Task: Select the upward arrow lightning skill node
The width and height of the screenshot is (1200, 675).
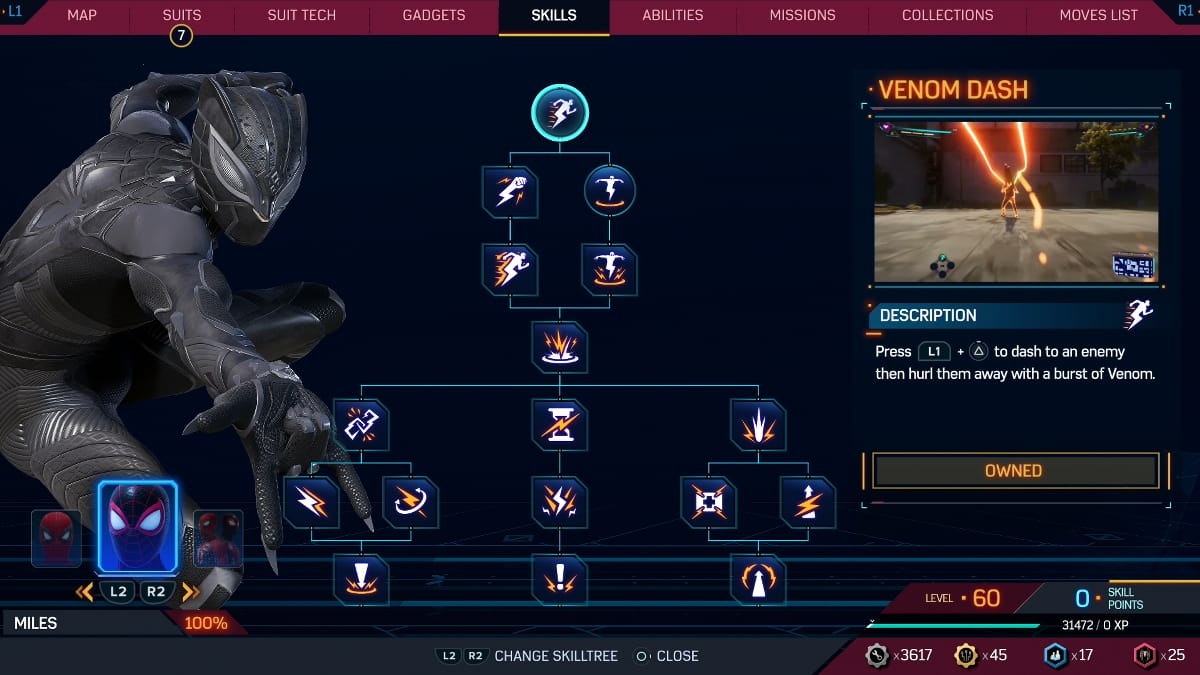Action: [807, 502]
